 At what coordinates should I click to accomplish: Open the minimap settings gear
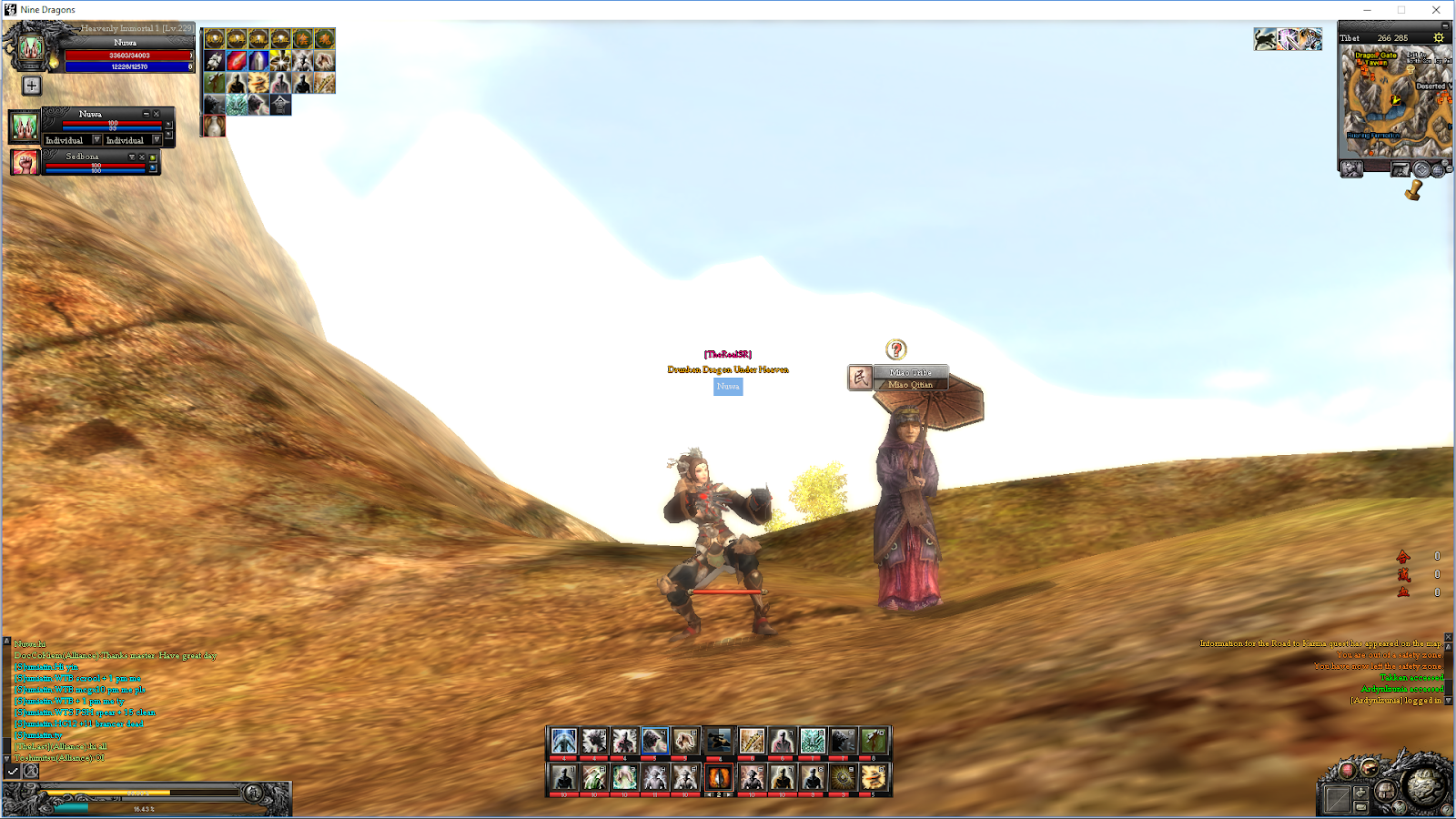1439,38
